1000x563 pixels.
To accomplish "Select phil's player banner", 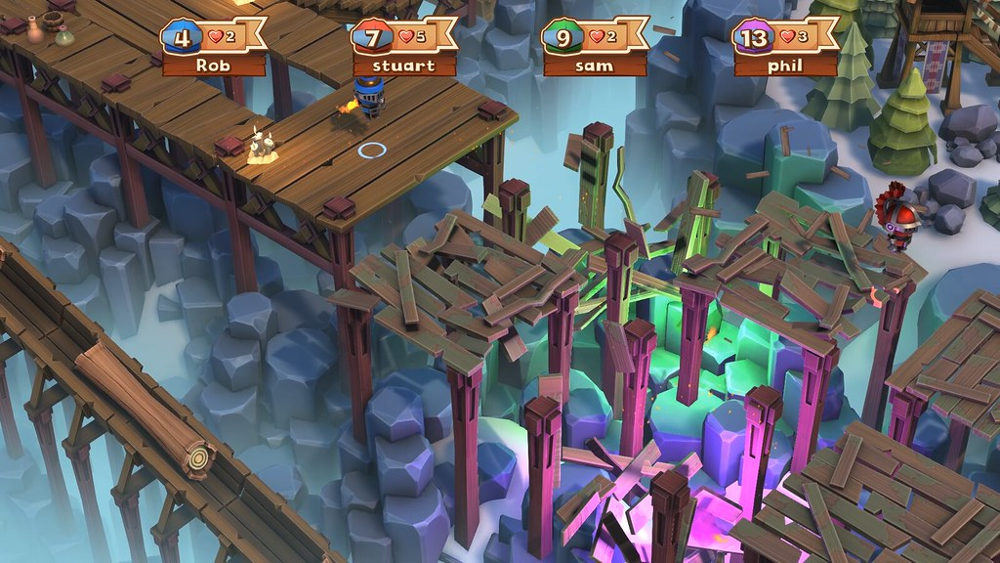I will click(x=784, y=48).
